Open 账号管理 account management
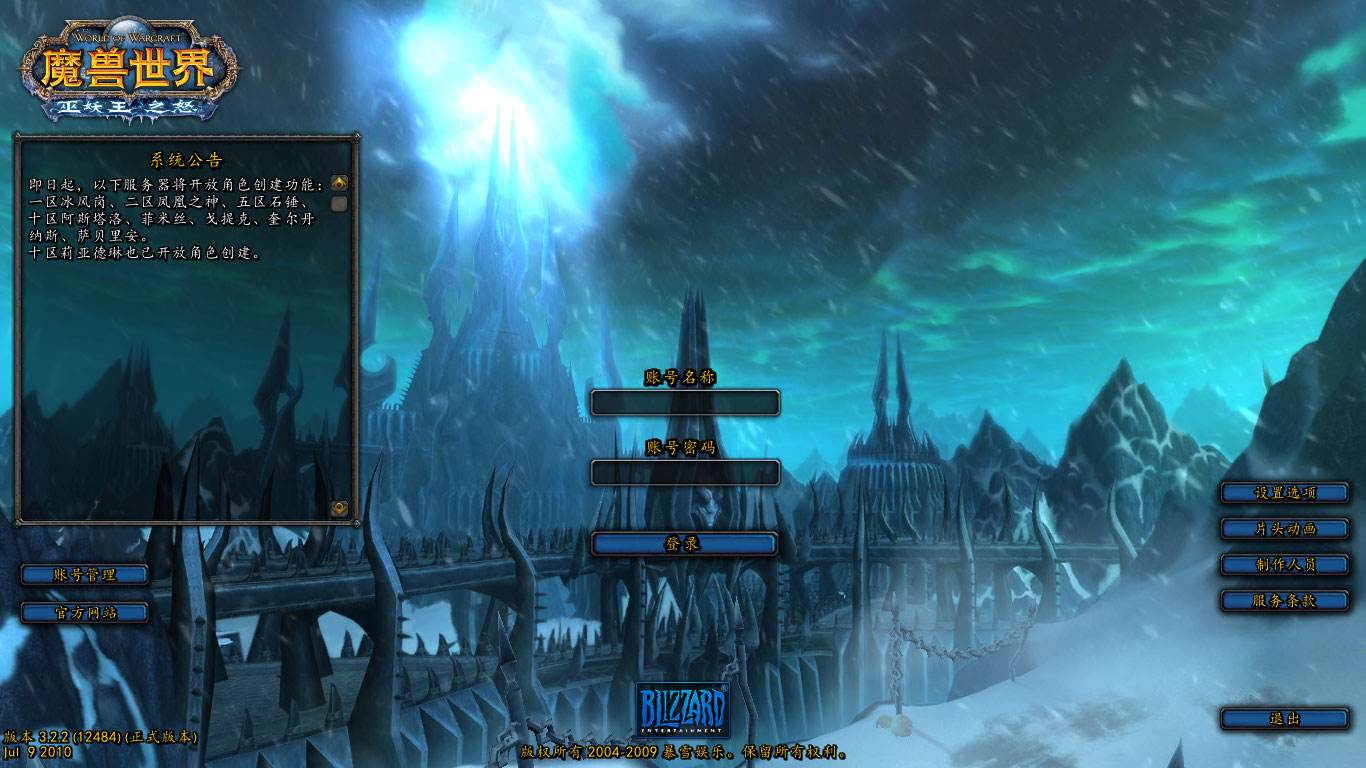The width and height of the screenshot is (1366, 768). [x=85, y=575]
